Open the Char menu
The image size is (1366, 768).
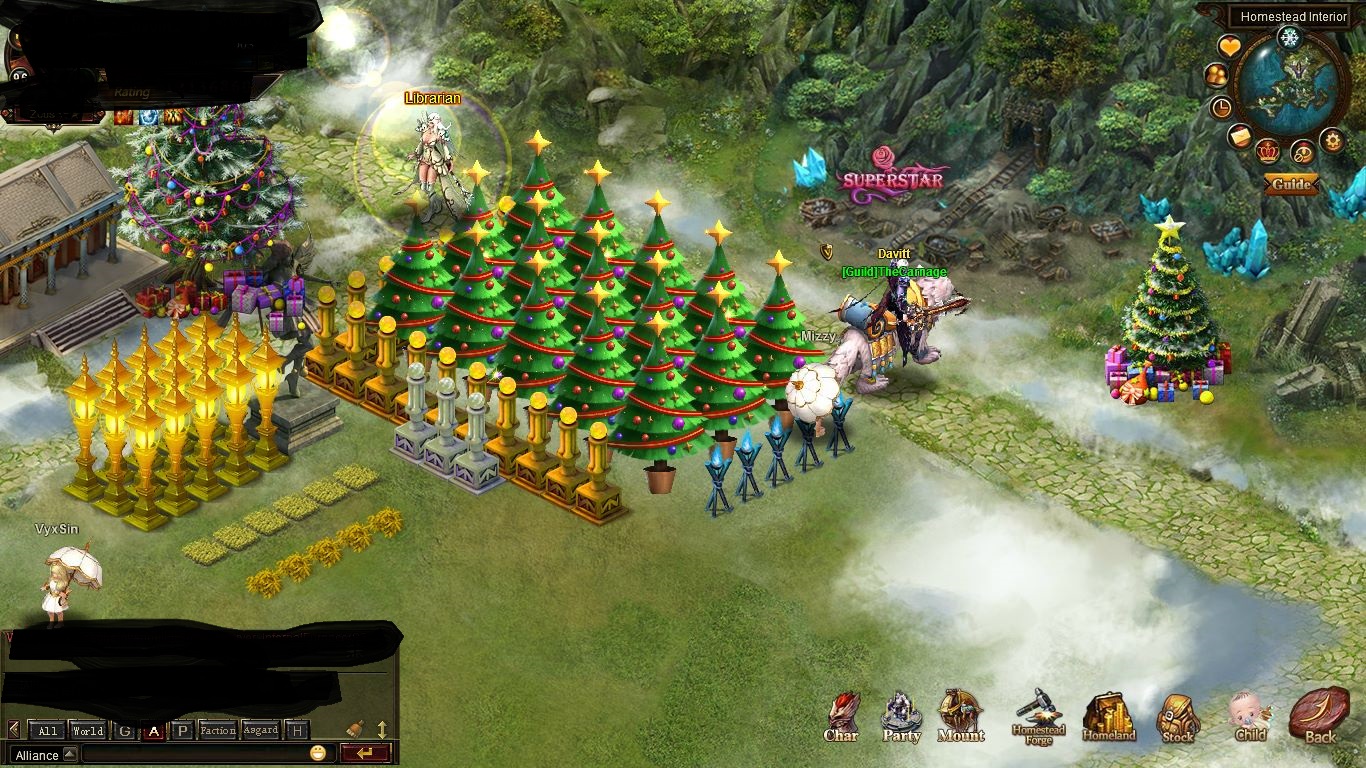point(842,716)
